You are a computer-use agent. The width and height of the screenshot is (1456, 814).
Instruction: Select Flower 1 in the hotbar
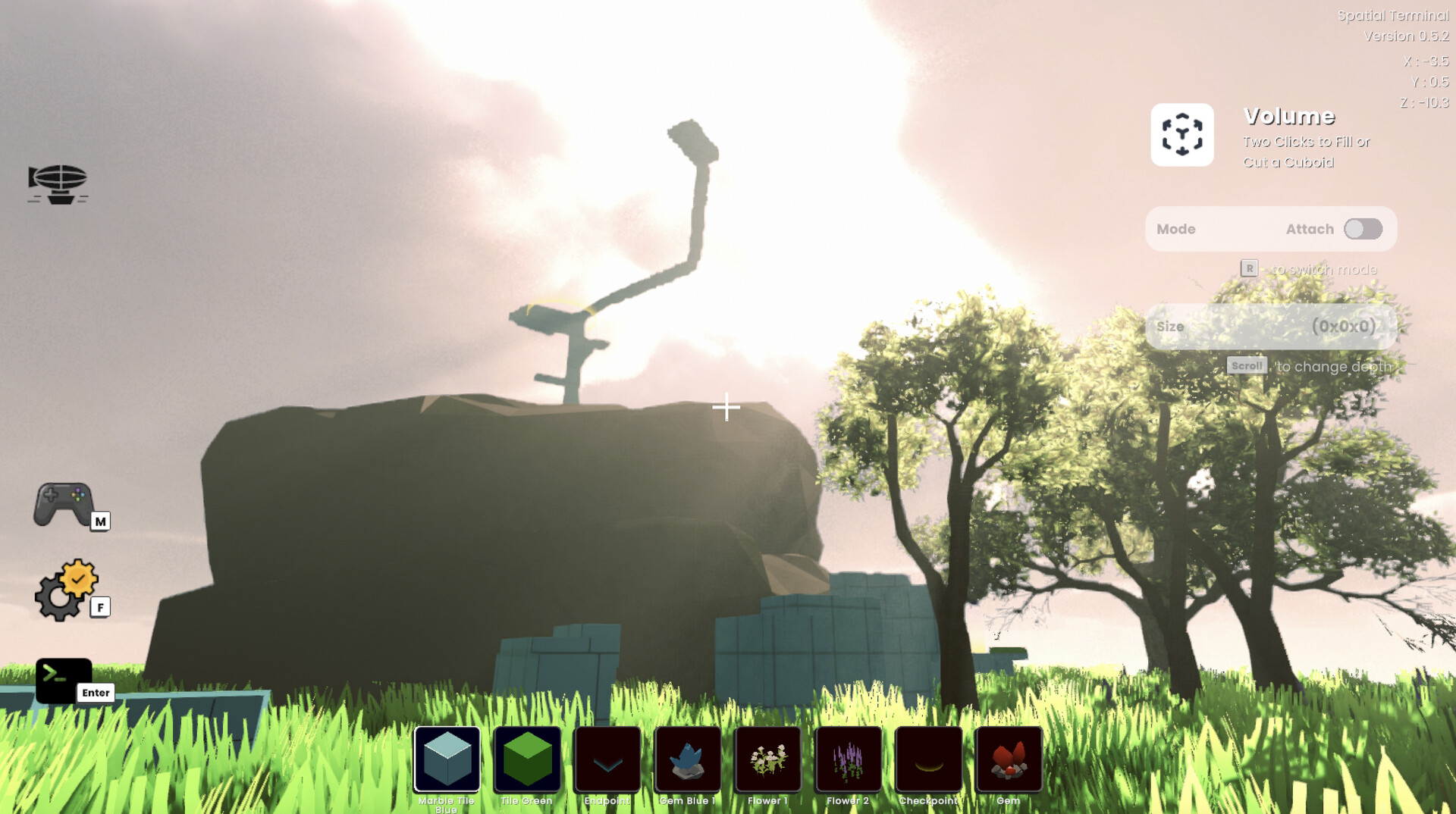tap(767, 760)
